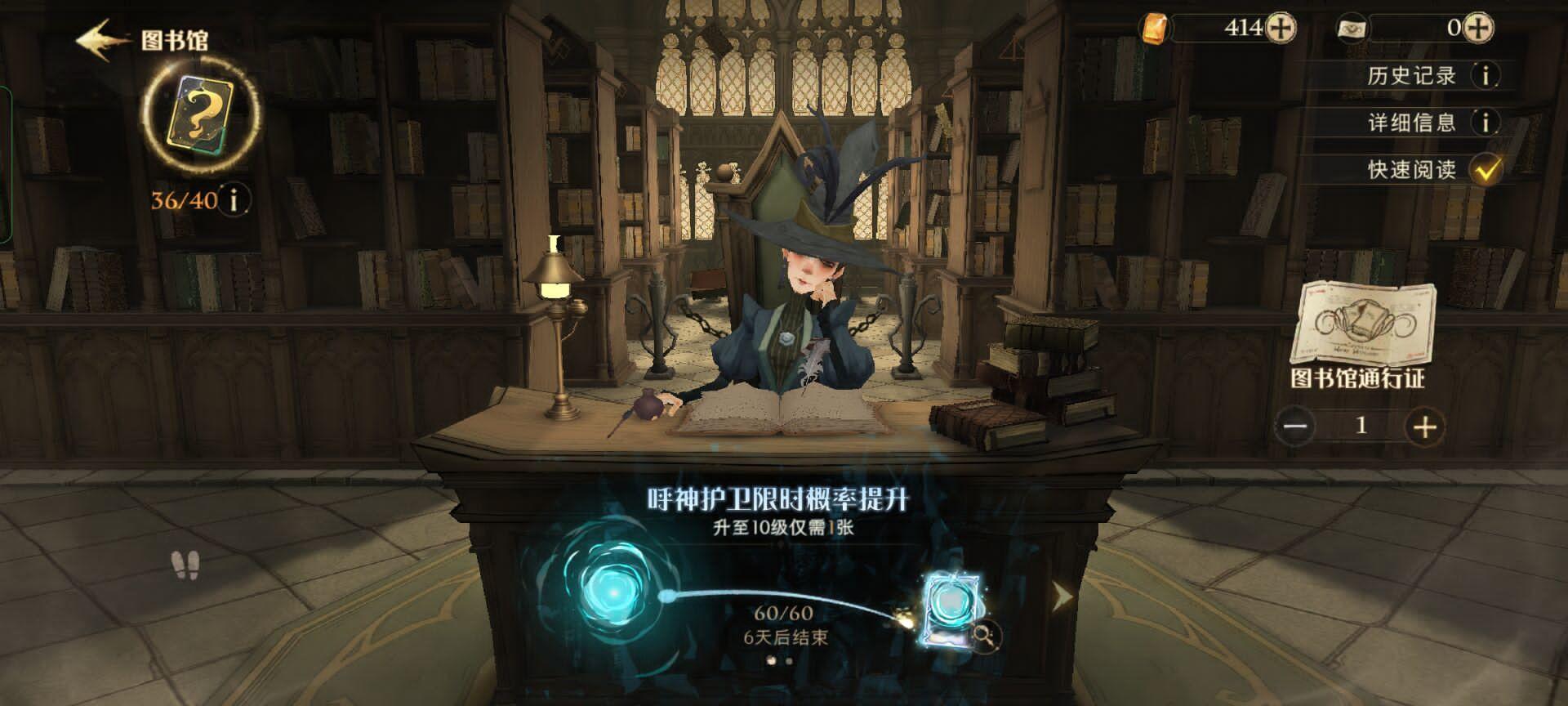
Task: Click the gold currency icon next to 414
Action: (1154, 29)
